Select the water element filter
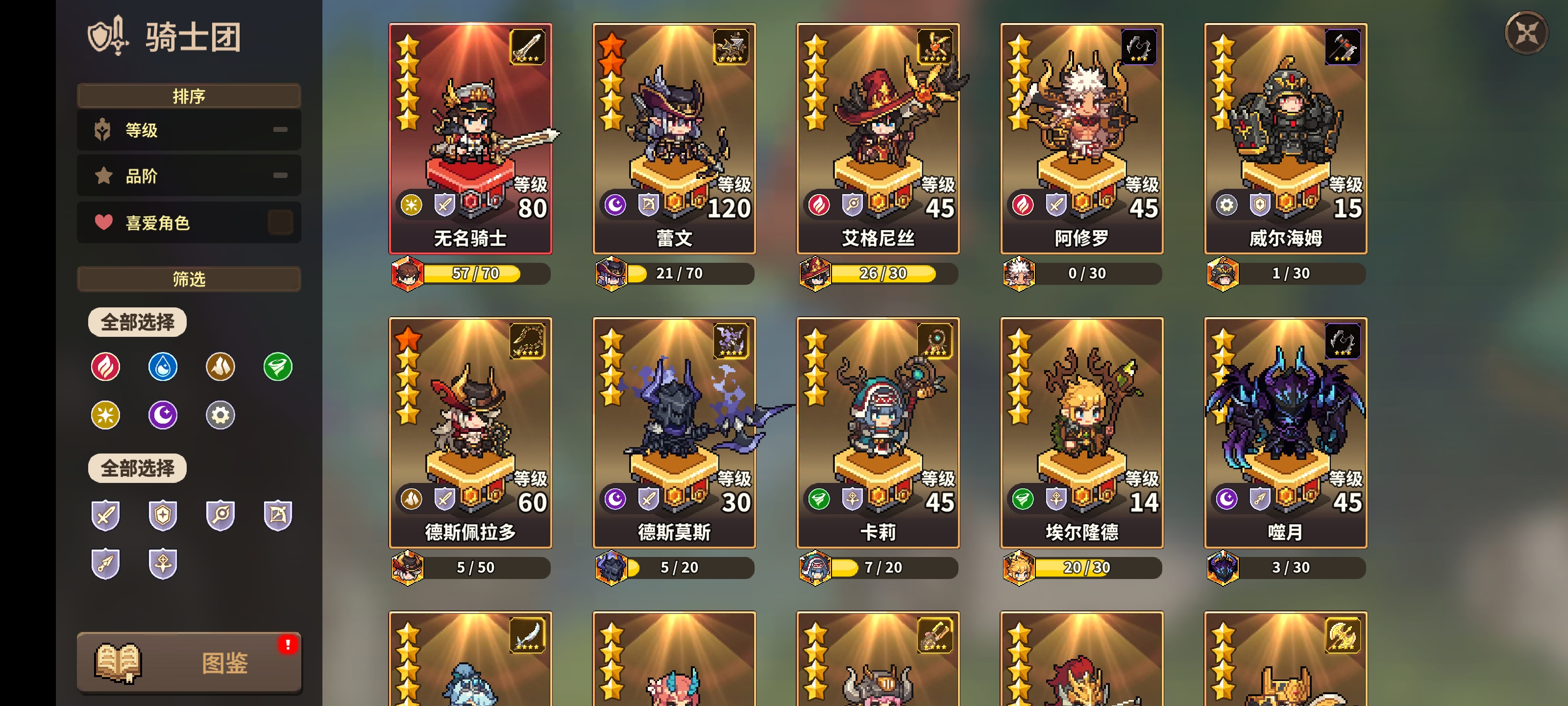 (x=163, y=367)
